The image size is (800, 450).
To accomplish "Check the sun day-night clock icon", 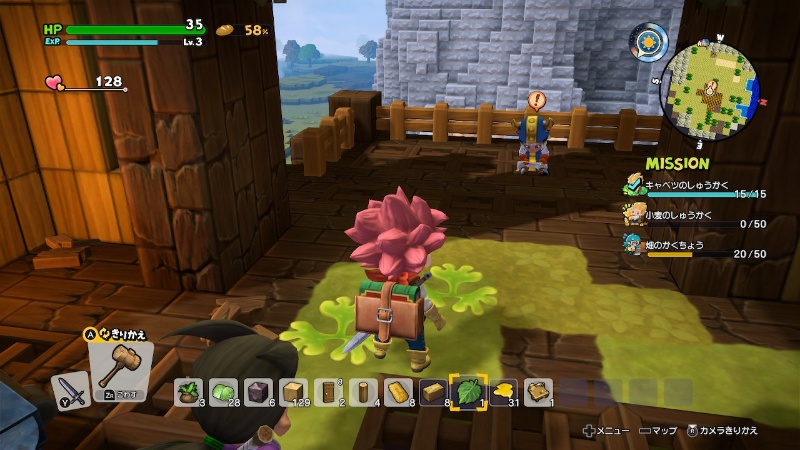I will [648, 42].
